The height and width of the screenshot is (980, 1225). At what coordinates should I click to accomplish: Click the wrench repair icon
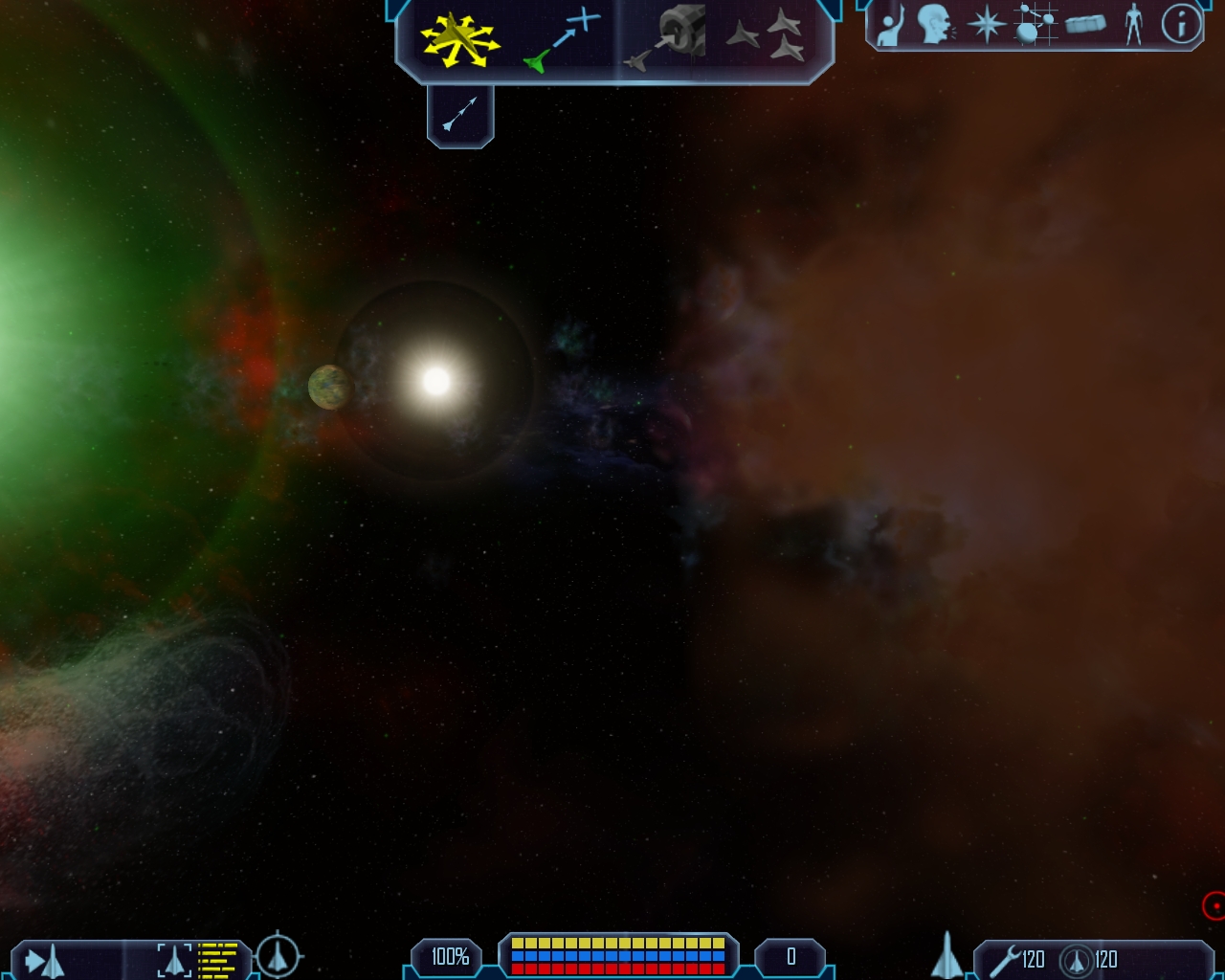[x=1004, y=959]
